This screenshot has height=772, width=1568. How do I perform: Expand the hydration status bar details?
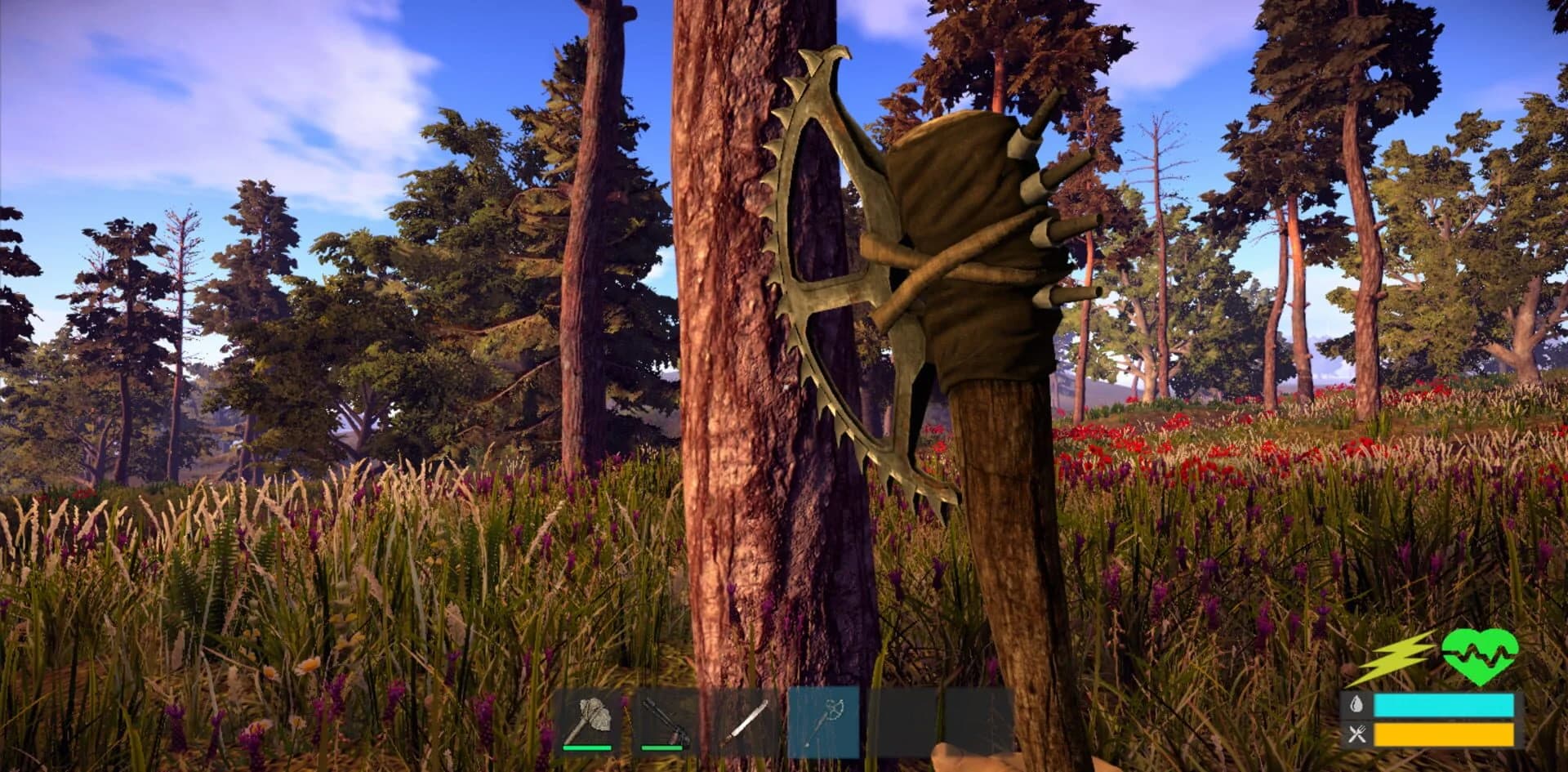pyautogui.click(x=1444, y=703)
